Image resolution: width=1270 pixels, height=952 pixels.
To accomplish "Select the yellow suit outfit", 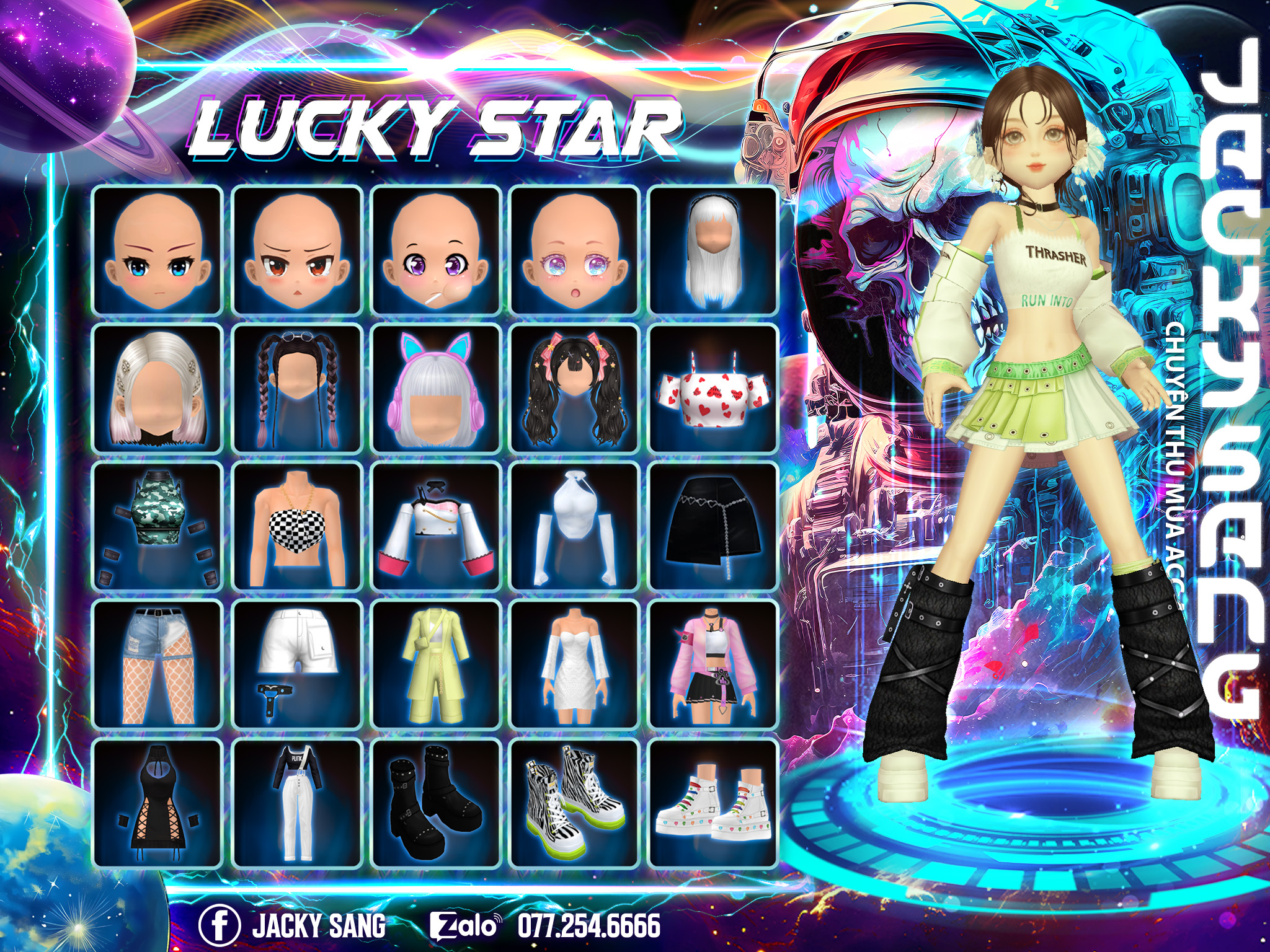I will click(x=436, y=664).
